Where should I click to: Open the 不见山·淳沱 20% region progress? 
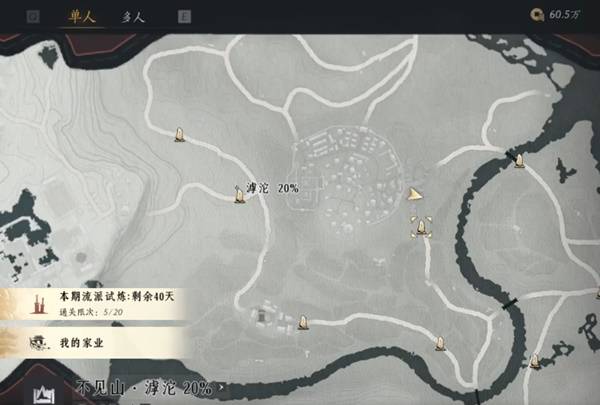tap(146, 388)
